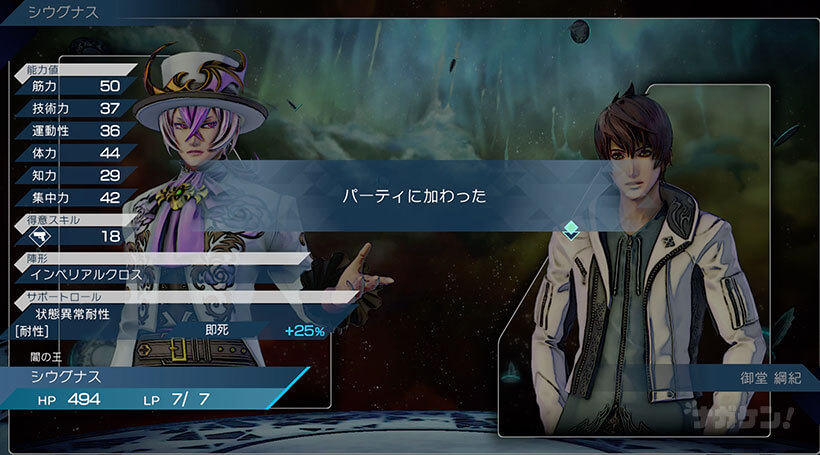Dismiss the パーティに加わった message banner

410,197
